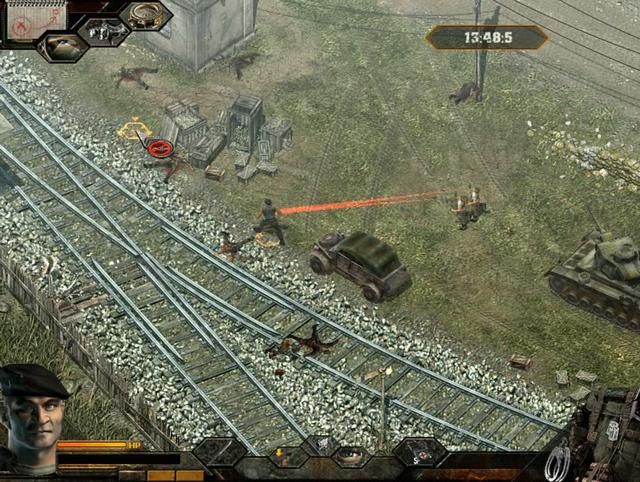Click the eye view hexagon icon

point(62,46)
